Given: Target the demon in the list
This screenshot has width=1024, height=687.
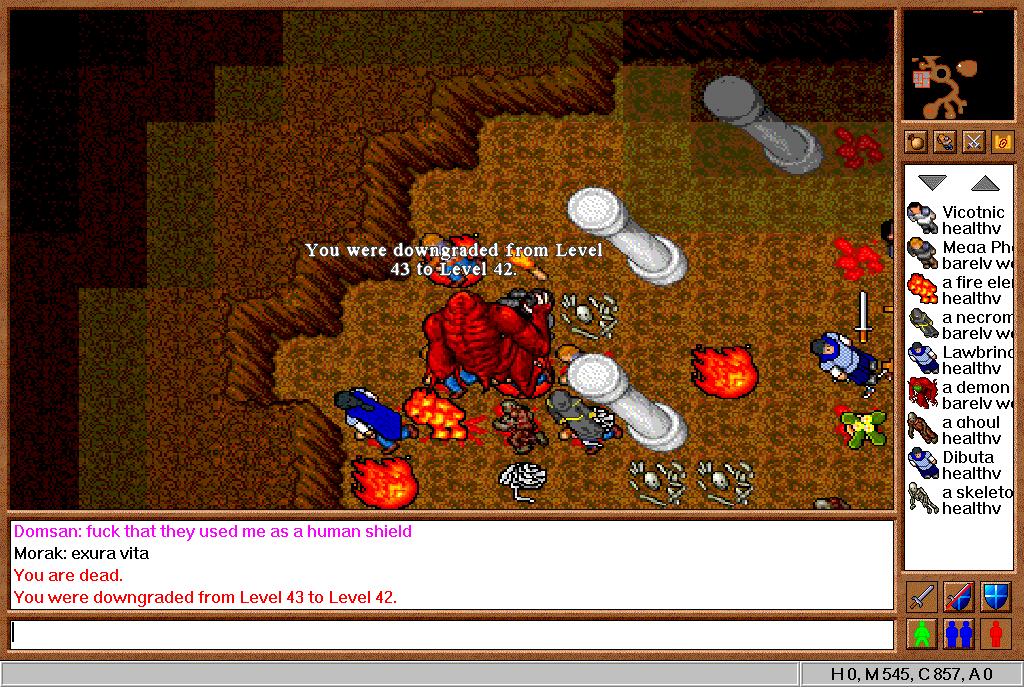Looking at the screenshot, I should [x=958, y=395].
